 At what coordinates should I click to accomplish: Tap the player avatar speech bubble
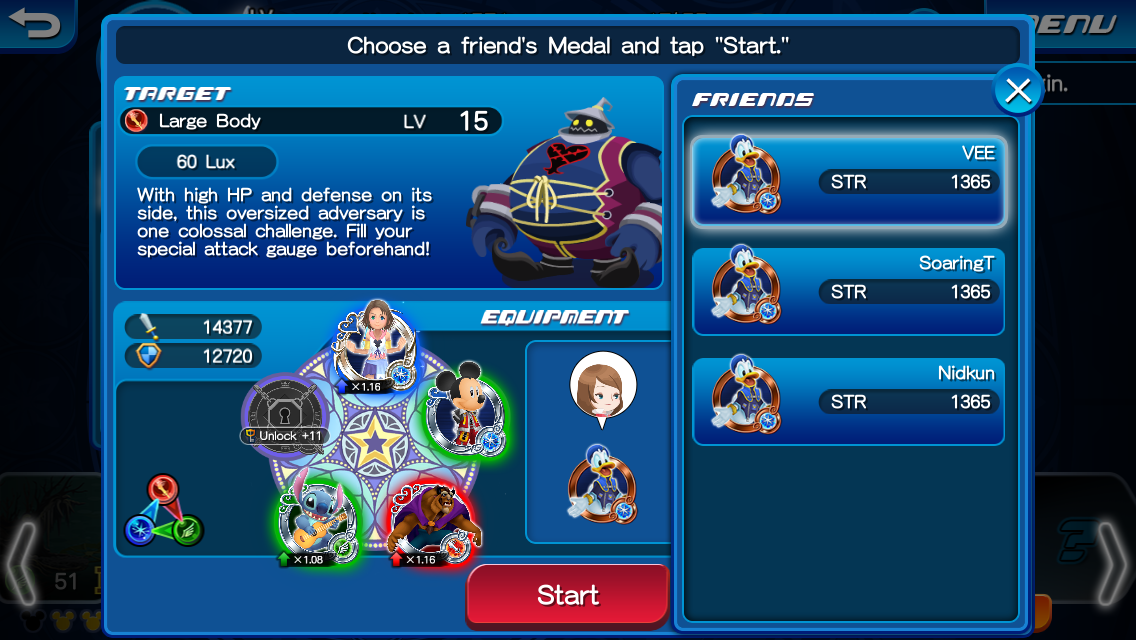[x=602, y=387]
